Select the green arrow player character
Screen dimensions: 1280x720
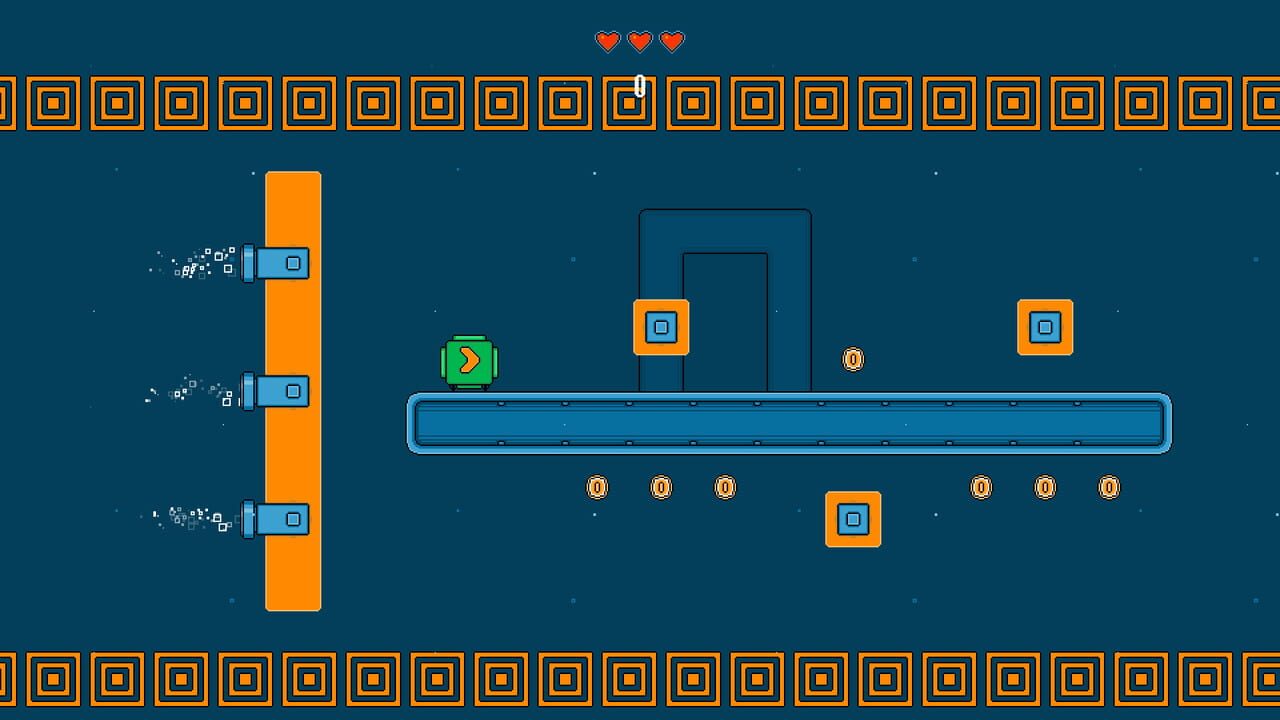point(469,360)
